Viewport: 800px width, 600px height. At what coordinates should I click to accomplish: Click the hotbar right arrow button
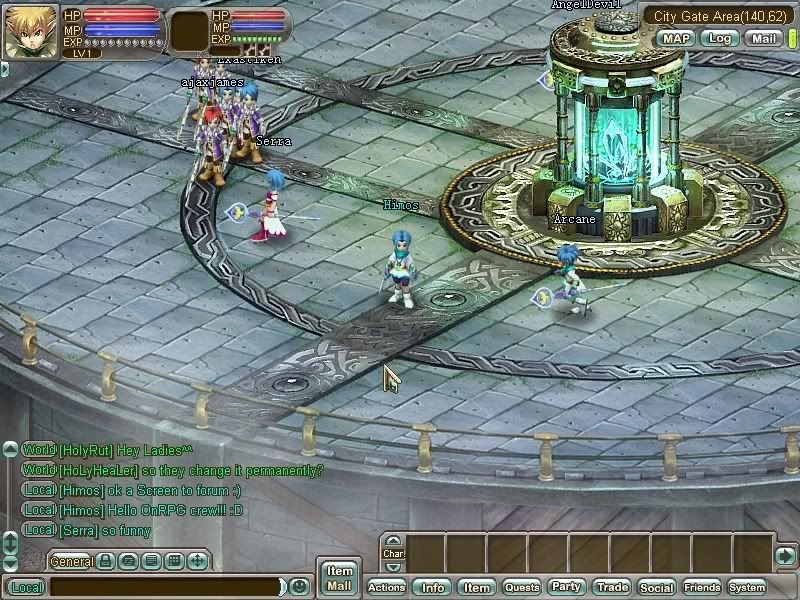[786, 555]
